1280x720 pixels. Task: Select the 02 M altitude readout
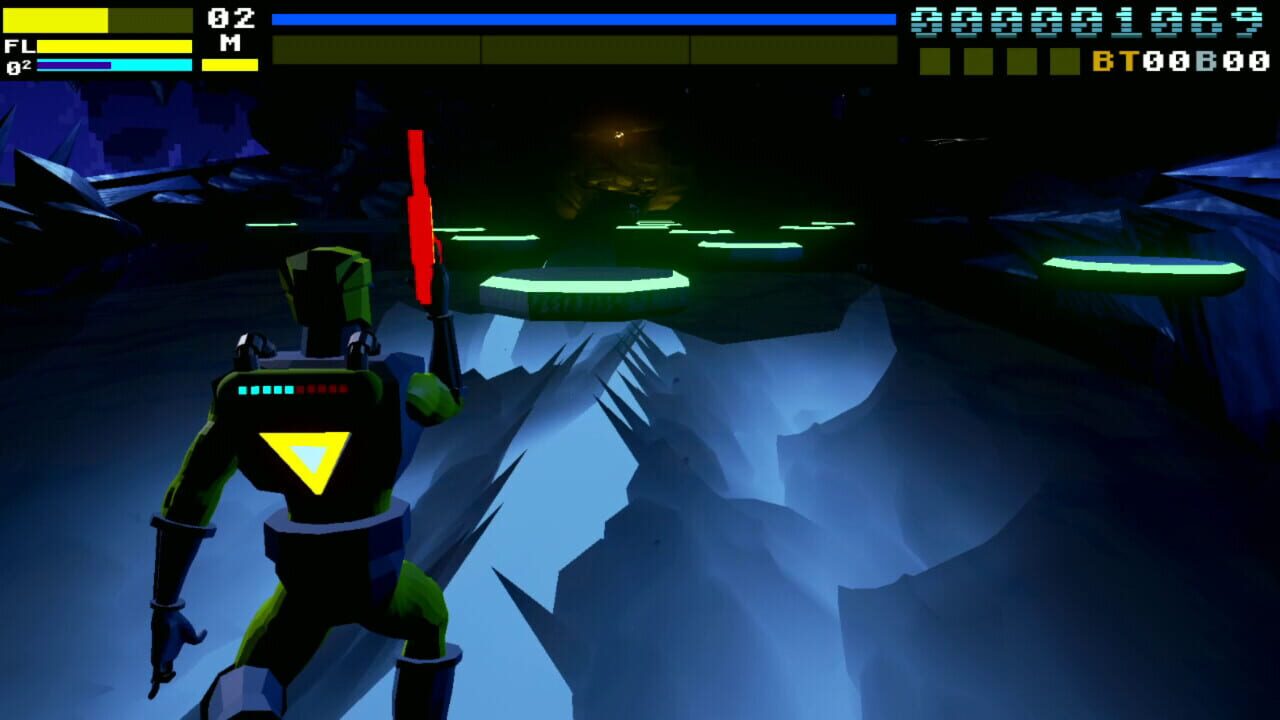pos(228,30)
